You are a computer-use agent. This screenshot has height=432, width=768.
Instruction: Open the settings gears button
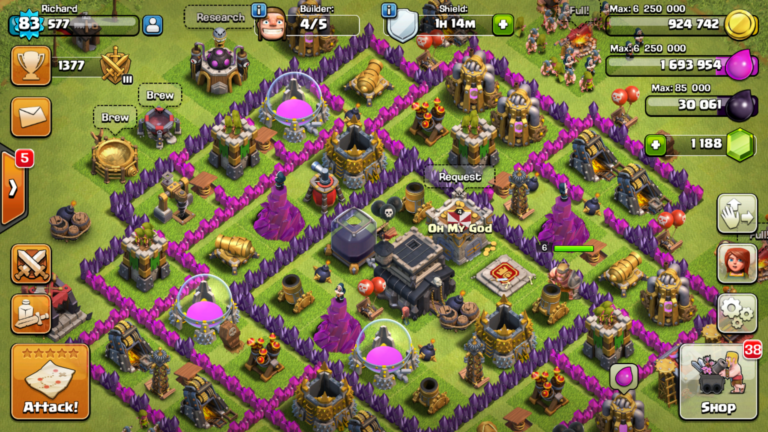[x=736, y=313]
